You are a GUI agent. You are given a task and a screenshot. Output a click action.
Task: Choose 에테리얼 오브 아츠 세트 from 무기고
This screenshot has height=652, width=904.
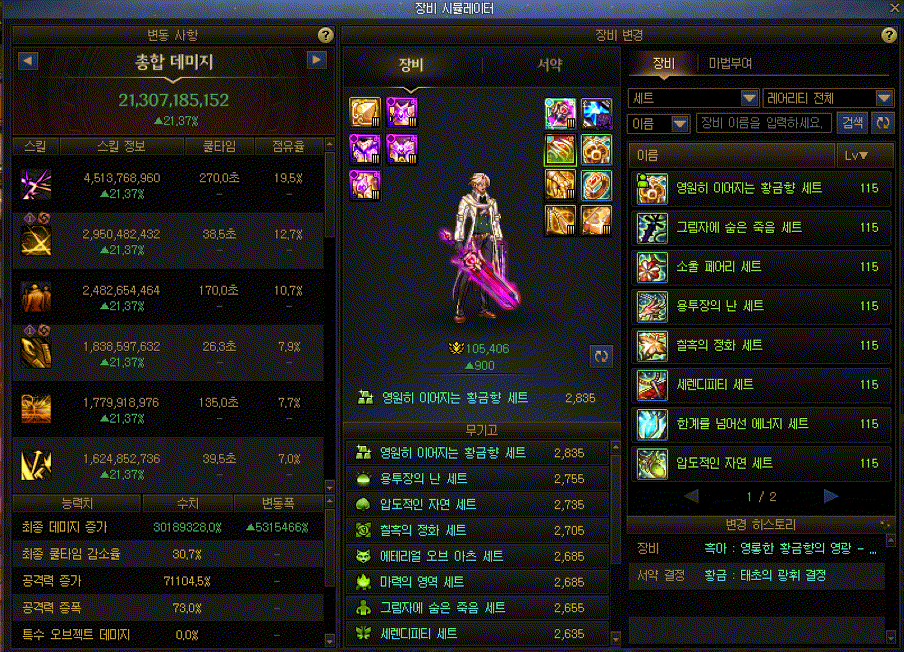click(478, 556)
